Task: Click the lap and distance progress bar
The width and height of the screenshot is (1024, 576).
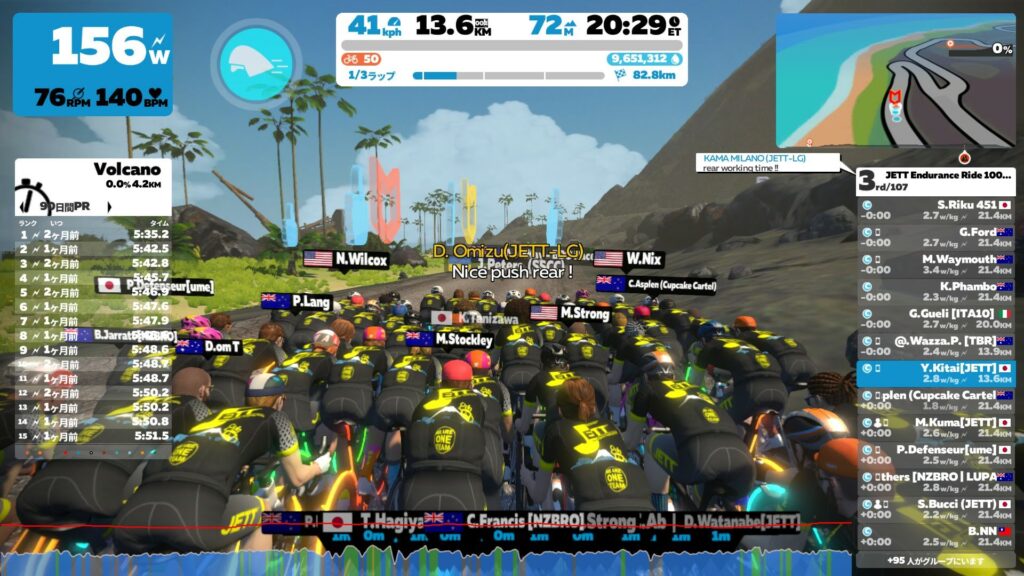Action: 510,75
